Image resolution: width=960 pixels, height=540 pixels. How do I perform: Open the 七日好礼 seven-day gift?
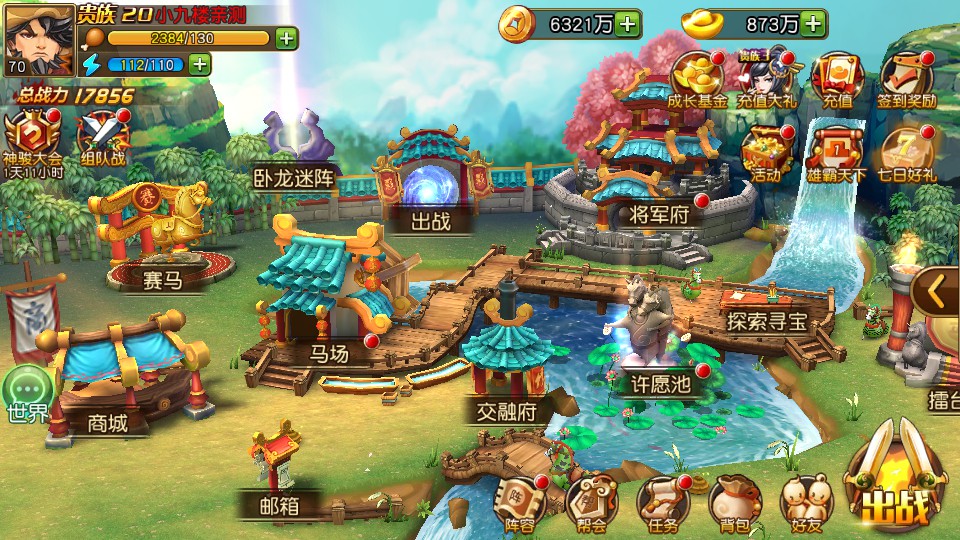(907, 151)
